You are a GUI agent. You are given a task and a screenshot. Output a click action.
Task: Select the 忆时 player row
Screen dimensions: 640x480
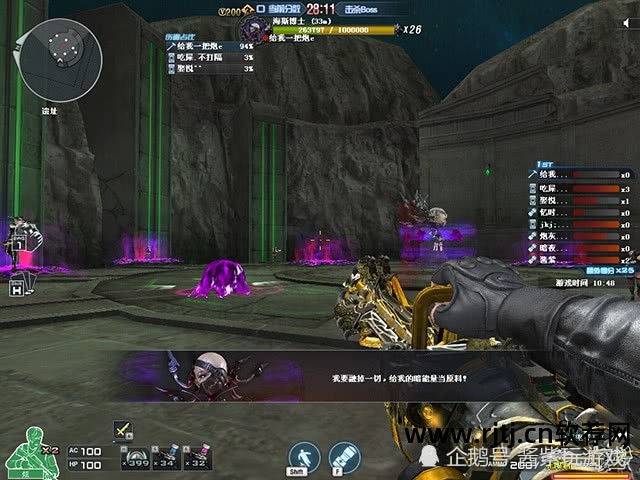click(579, 212)
